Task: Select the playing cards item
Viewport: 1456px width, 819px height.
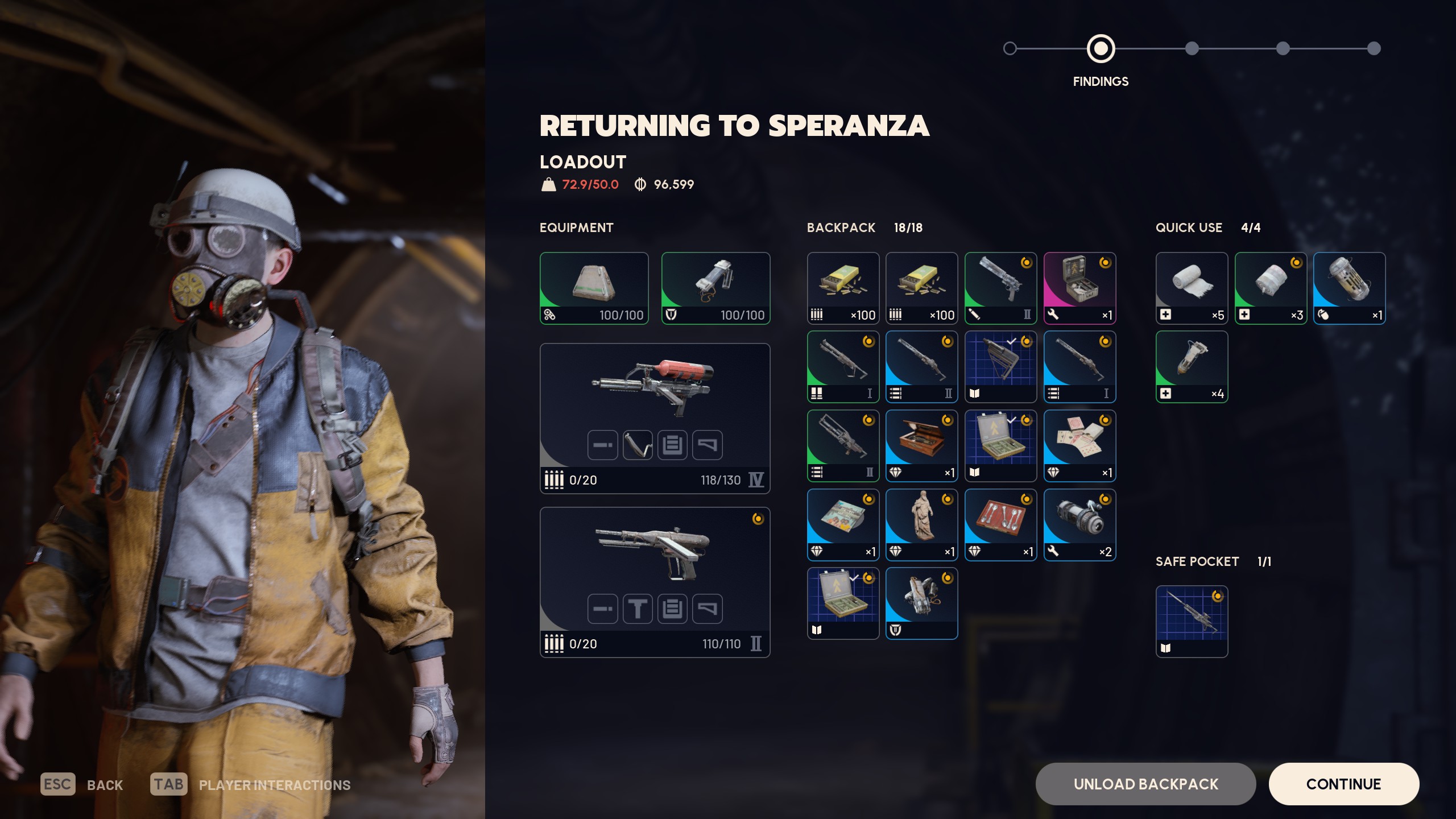Action: (1079, 446)
